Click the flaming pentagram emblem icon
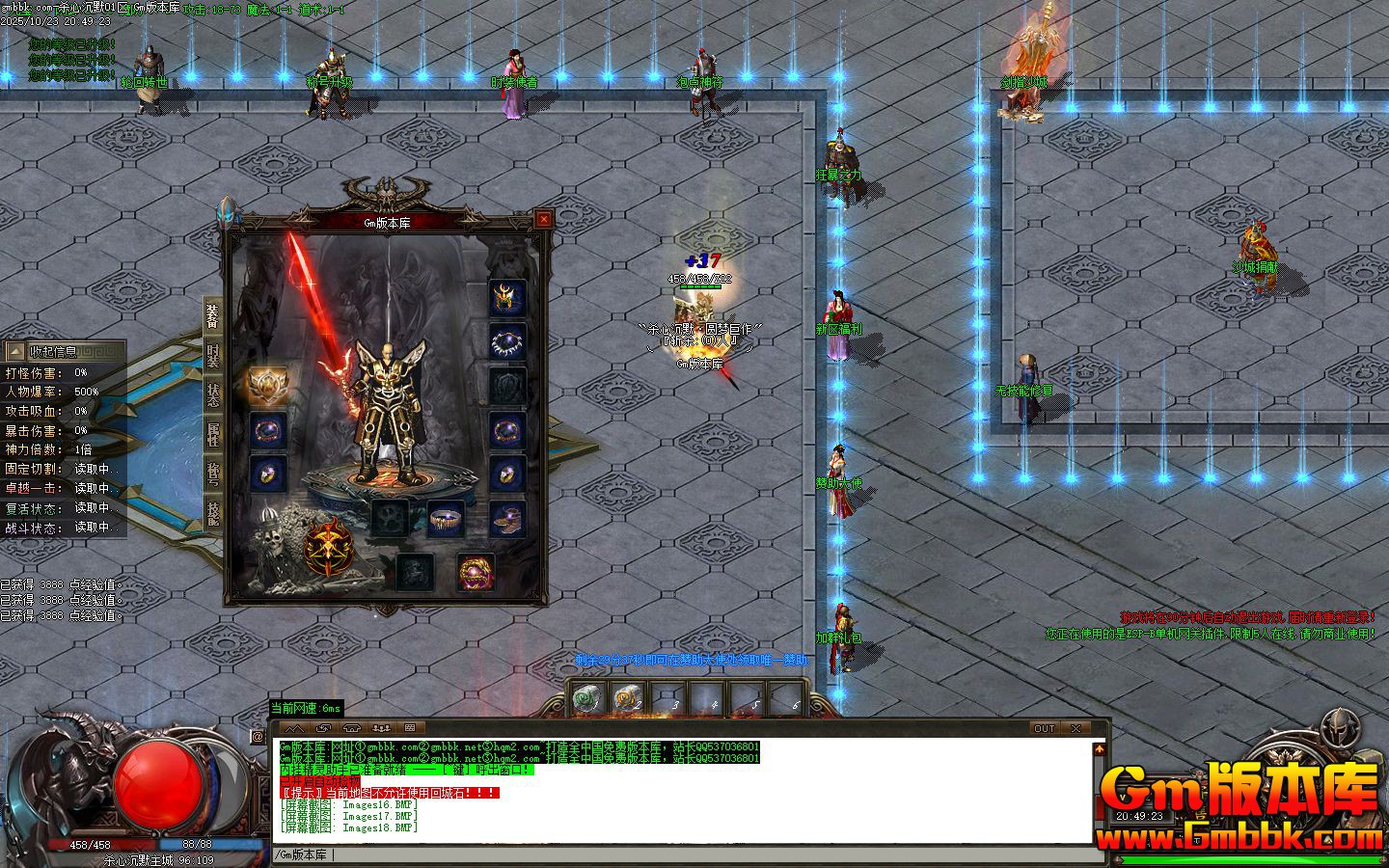The image size is (1389, 868). coord(328,547)
